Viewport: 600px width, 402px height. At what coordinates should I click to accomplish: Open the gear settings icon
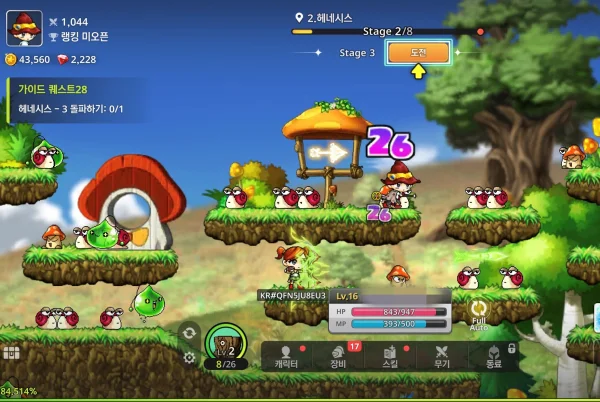tap(189, 357)
